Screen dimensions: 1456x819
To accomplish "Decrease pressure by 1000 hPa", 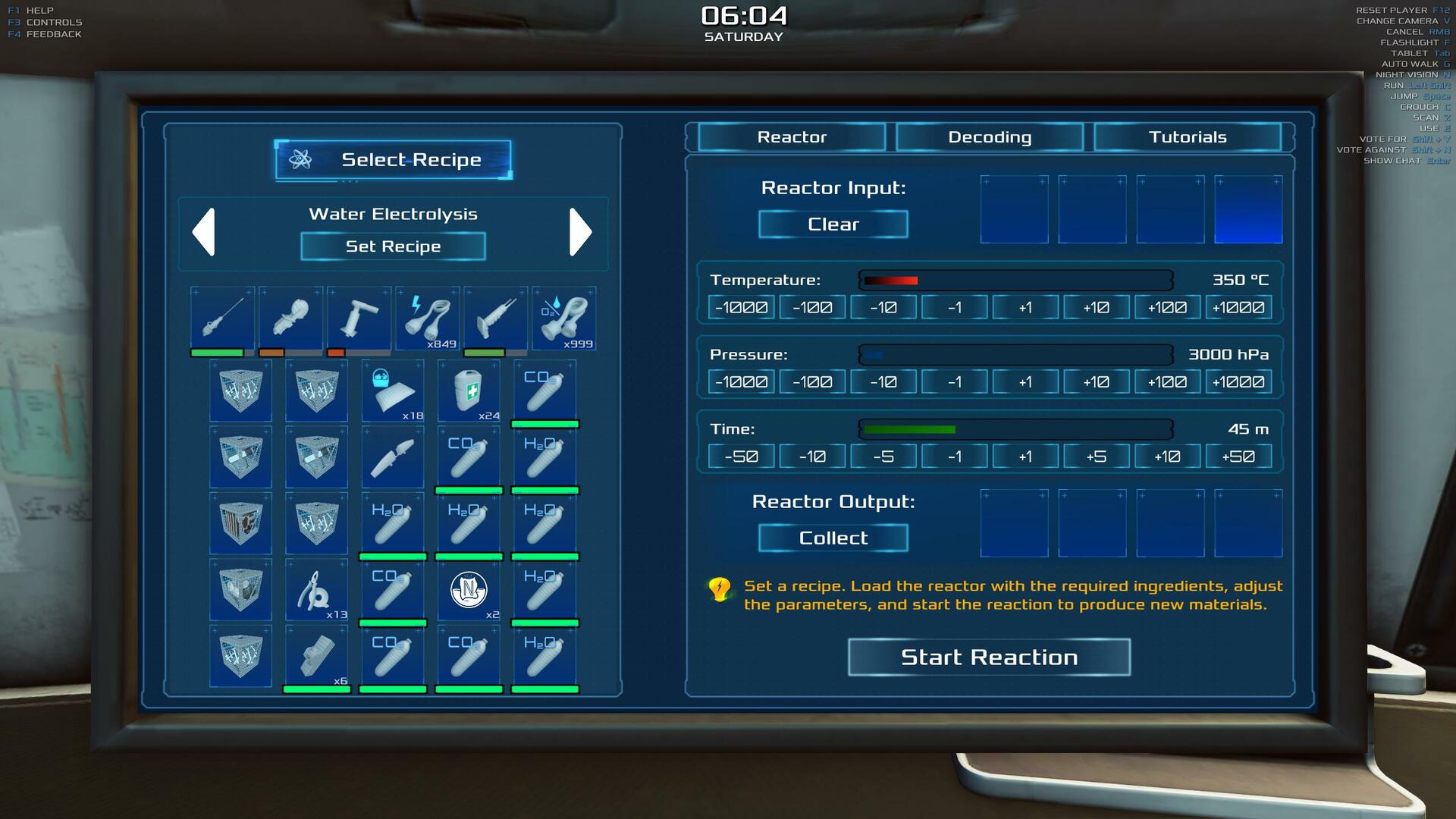I will 741,382.
